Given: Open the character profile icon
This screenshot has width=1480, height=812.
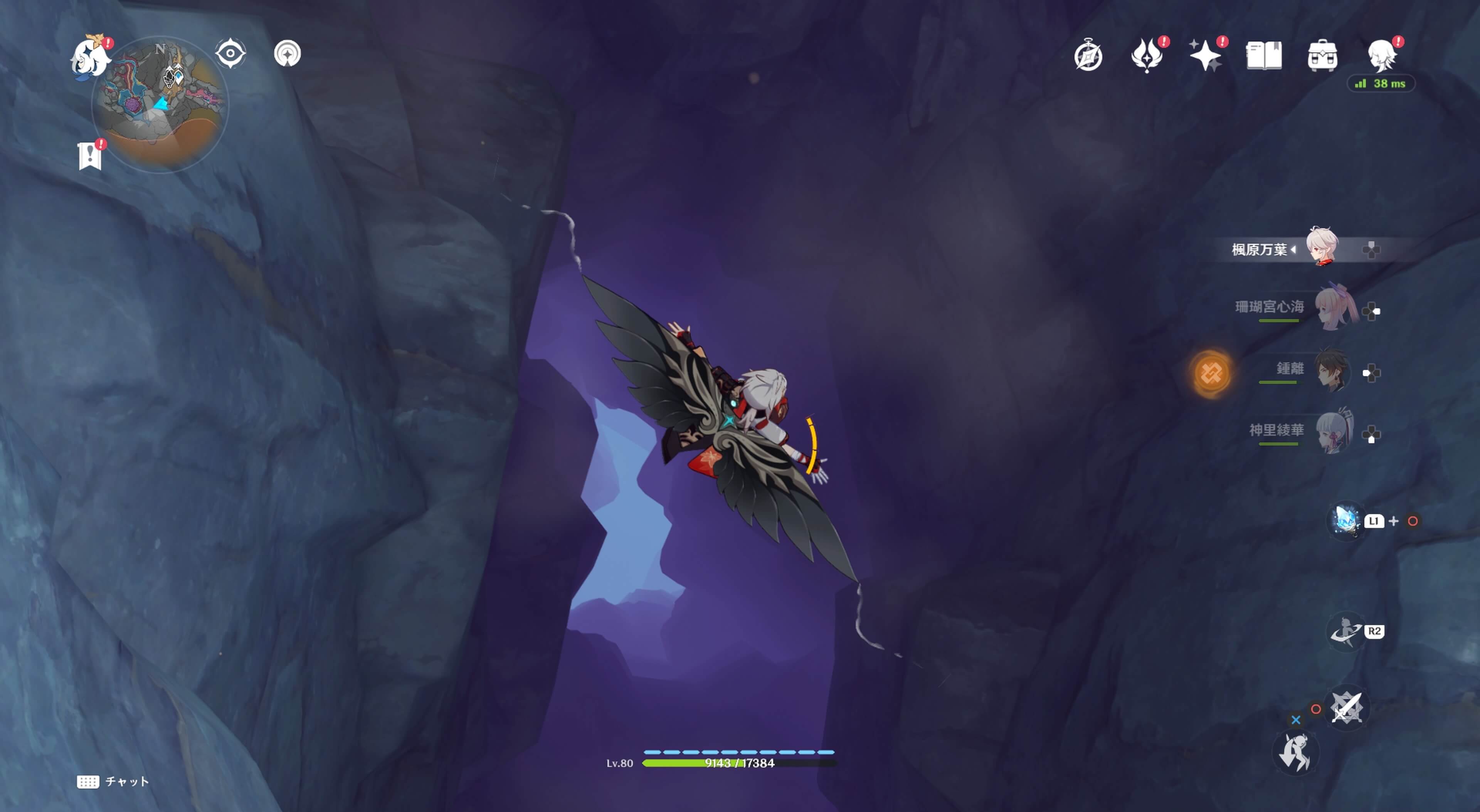Looking at the screenshot, I should 1381,56.
